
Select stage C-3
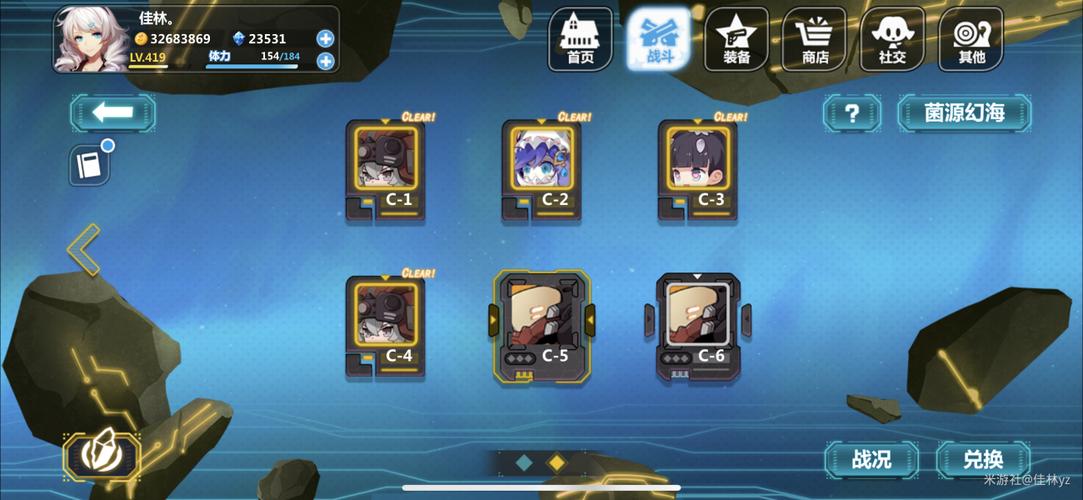(x=698, y=169)
